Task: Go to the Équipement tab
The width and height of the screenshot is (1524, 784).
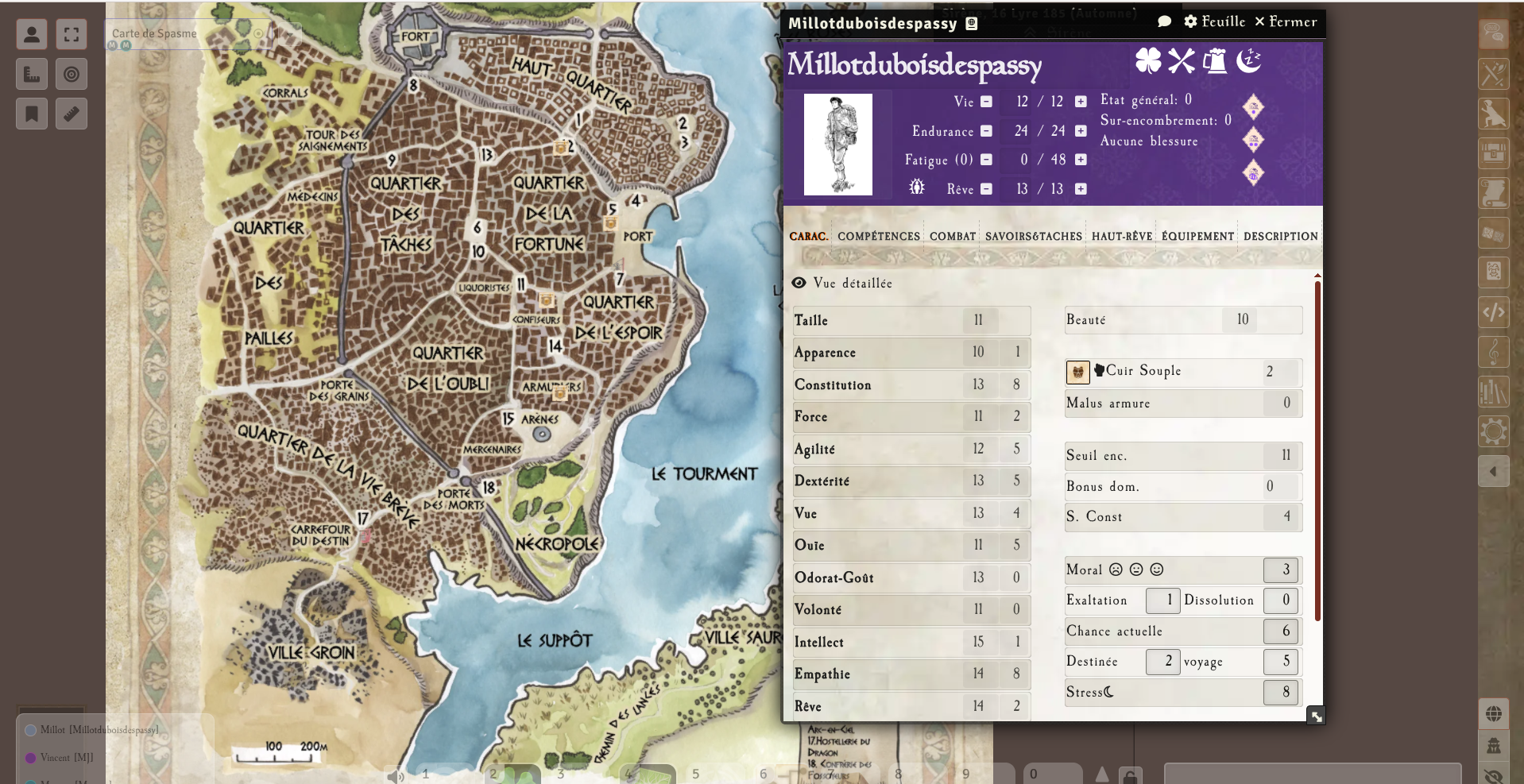Action: 1197,236
